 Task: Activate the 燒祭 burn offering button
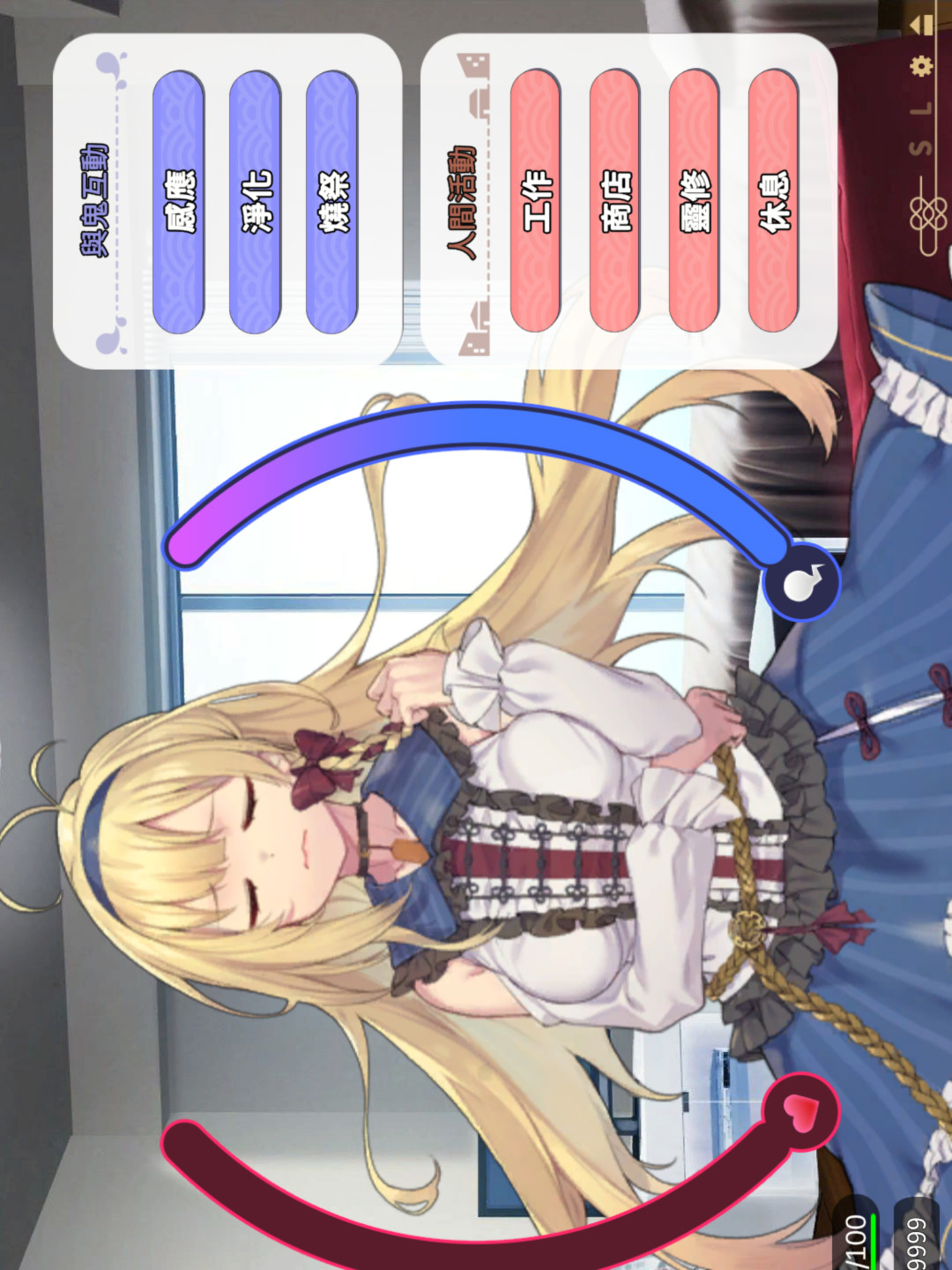coord(332,202)
